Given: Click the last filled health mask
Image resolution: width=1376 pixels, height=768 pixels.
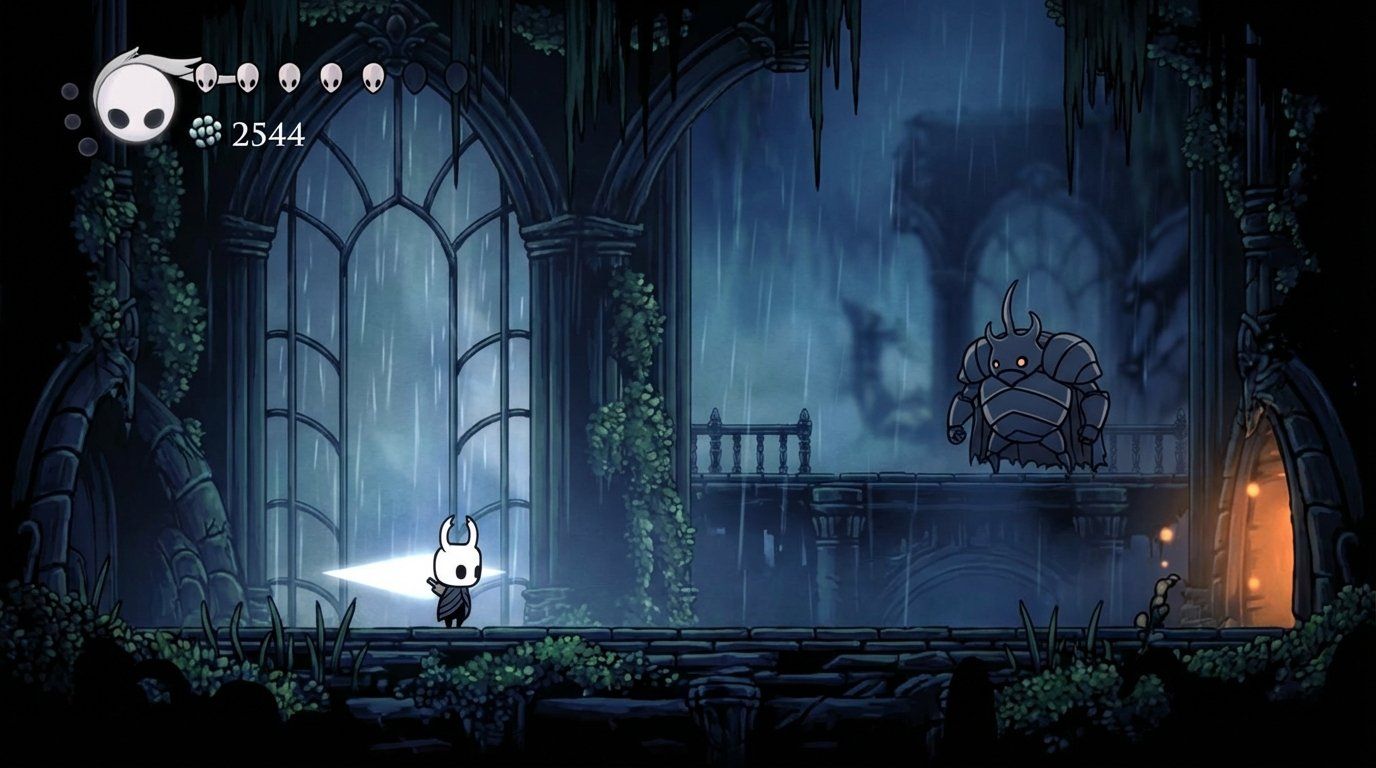Looking at the screenshot, I should pos(373,77).
